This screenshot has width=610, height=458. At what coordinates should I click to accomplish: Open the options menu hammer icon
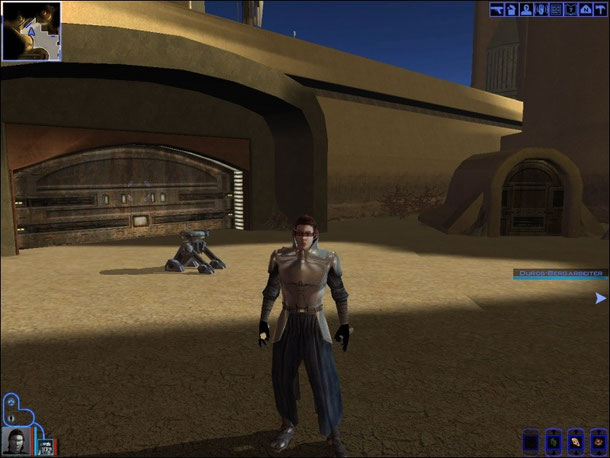tap(600, 10)
